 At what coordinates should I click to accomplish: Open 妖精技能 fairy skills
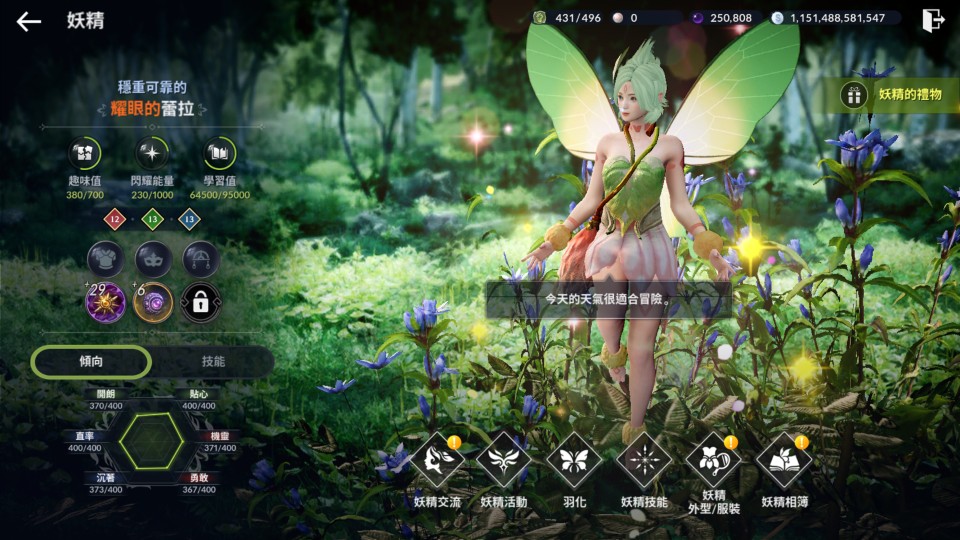643,461
